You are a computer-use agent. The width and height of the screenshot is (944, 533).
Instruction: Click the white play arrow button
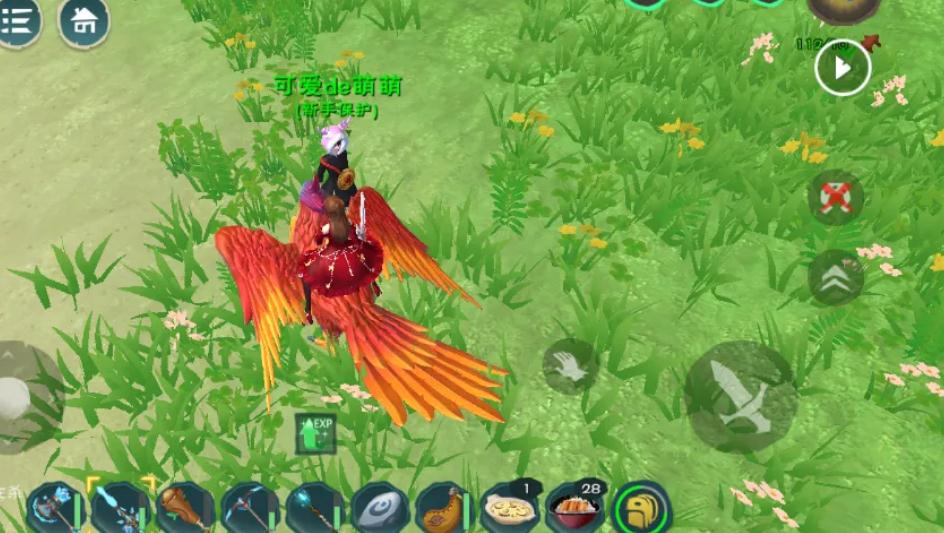click(x=842, y=68)
